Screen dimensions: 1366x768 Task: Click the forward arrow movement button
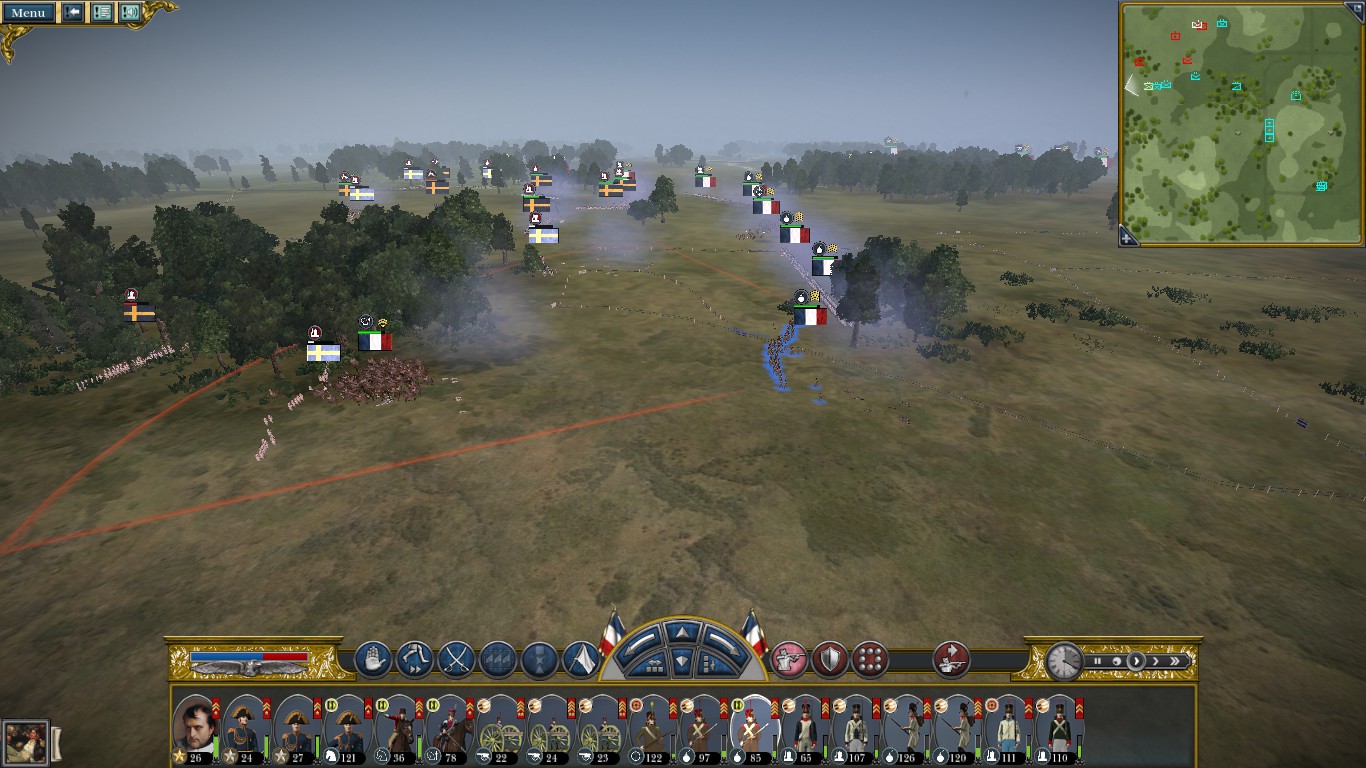pos(682,633)
